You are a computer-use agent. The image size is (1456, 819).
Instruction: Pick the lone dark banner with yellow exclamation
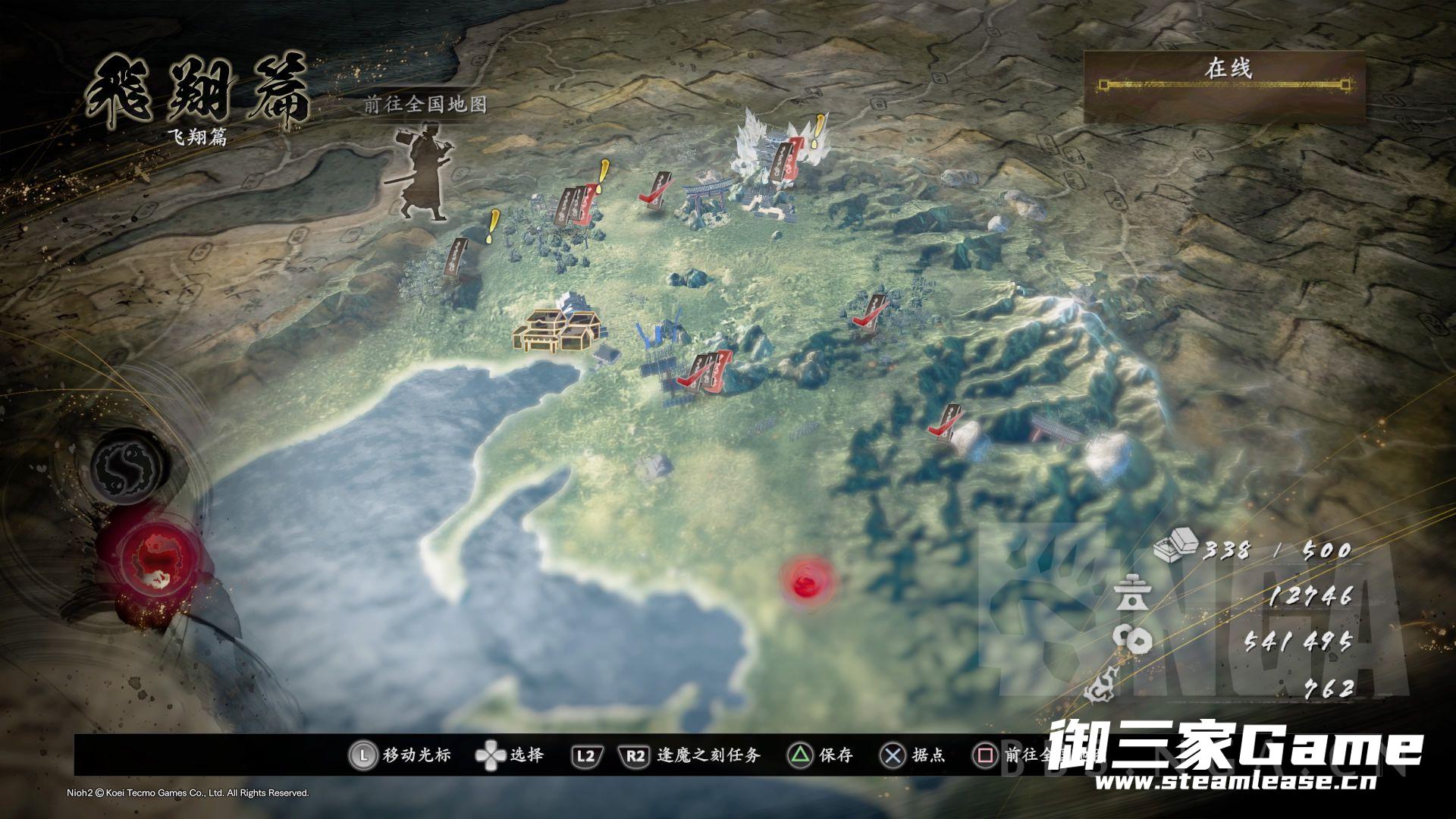click(x=458, y=256)
